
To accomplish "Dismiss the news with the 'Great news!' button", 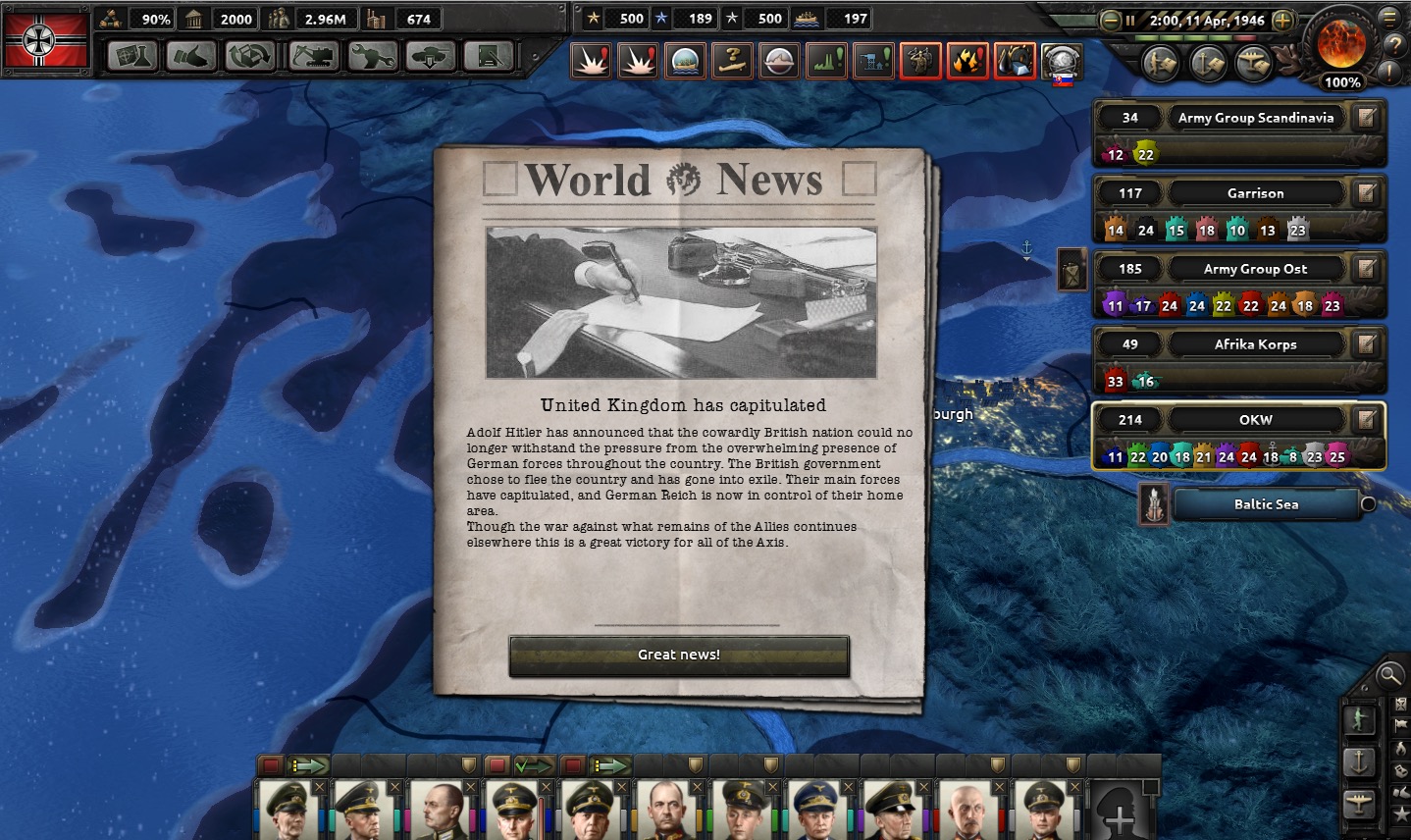I will (678, 655).
